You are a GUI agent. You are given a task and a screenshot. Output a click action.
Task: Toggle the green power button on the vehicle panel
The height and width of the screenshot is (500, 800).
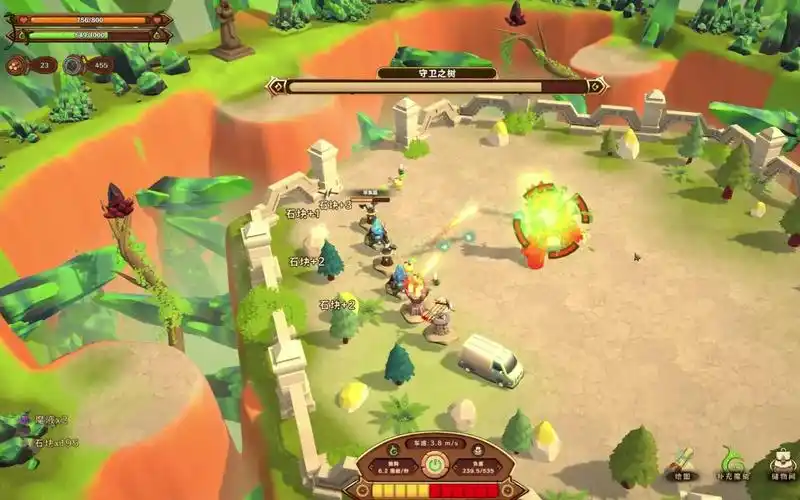tap(435, 466)
